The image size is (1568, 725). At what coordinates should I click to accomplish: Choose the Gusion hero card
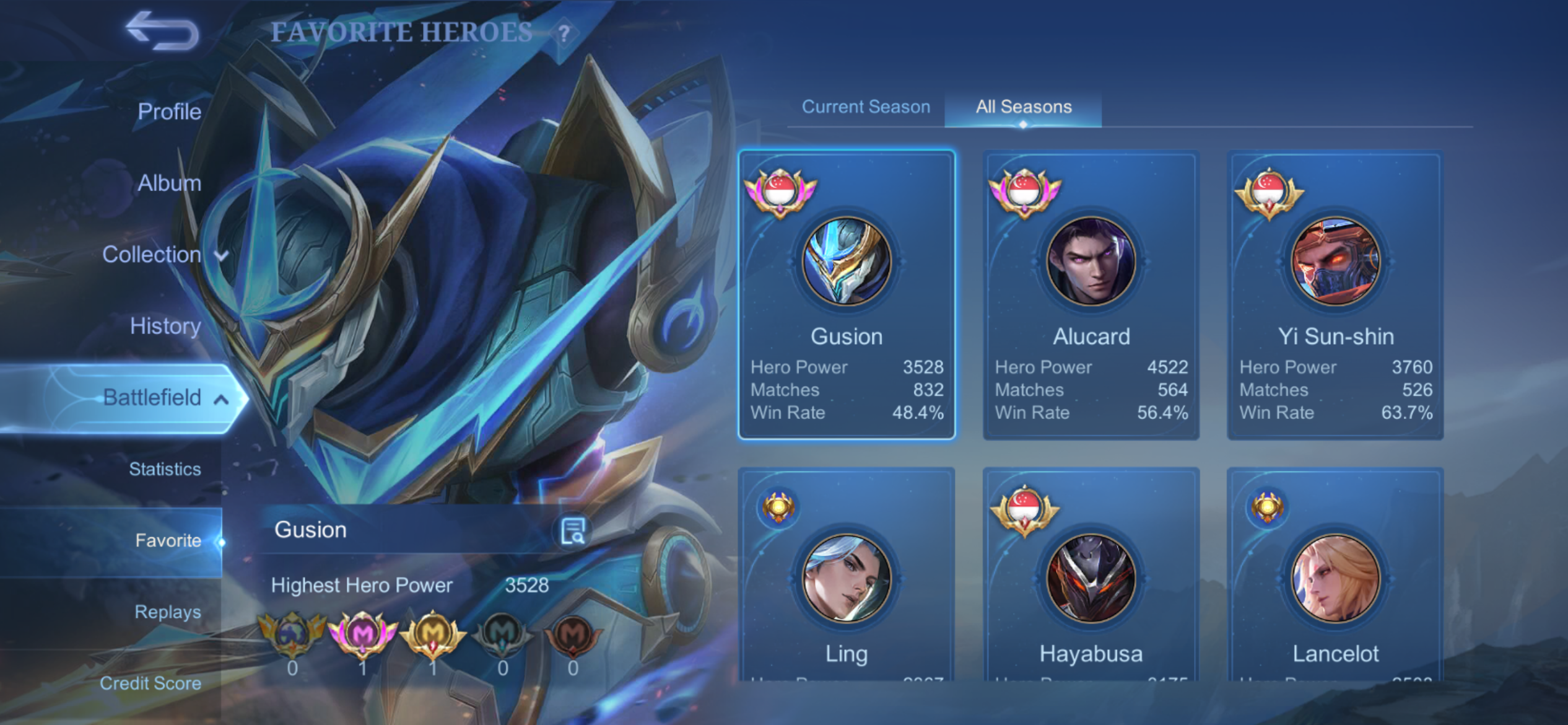tap(847, 295)
